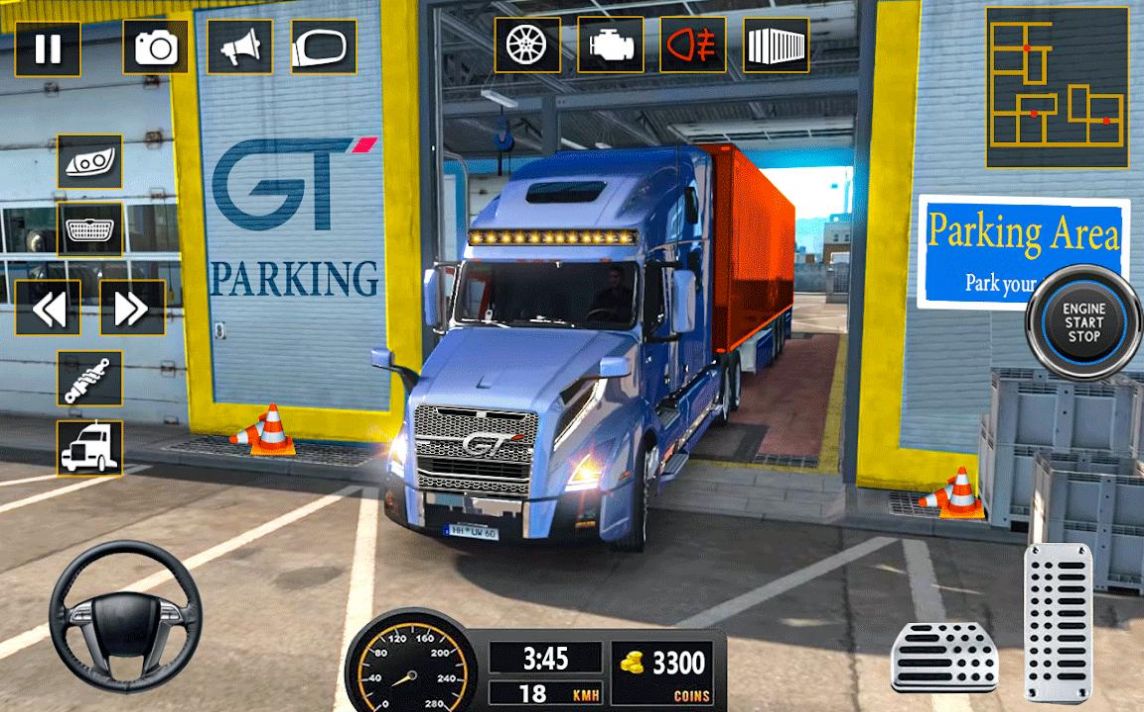Tap the tall accelerator pedal

(x=1058, y=622)
